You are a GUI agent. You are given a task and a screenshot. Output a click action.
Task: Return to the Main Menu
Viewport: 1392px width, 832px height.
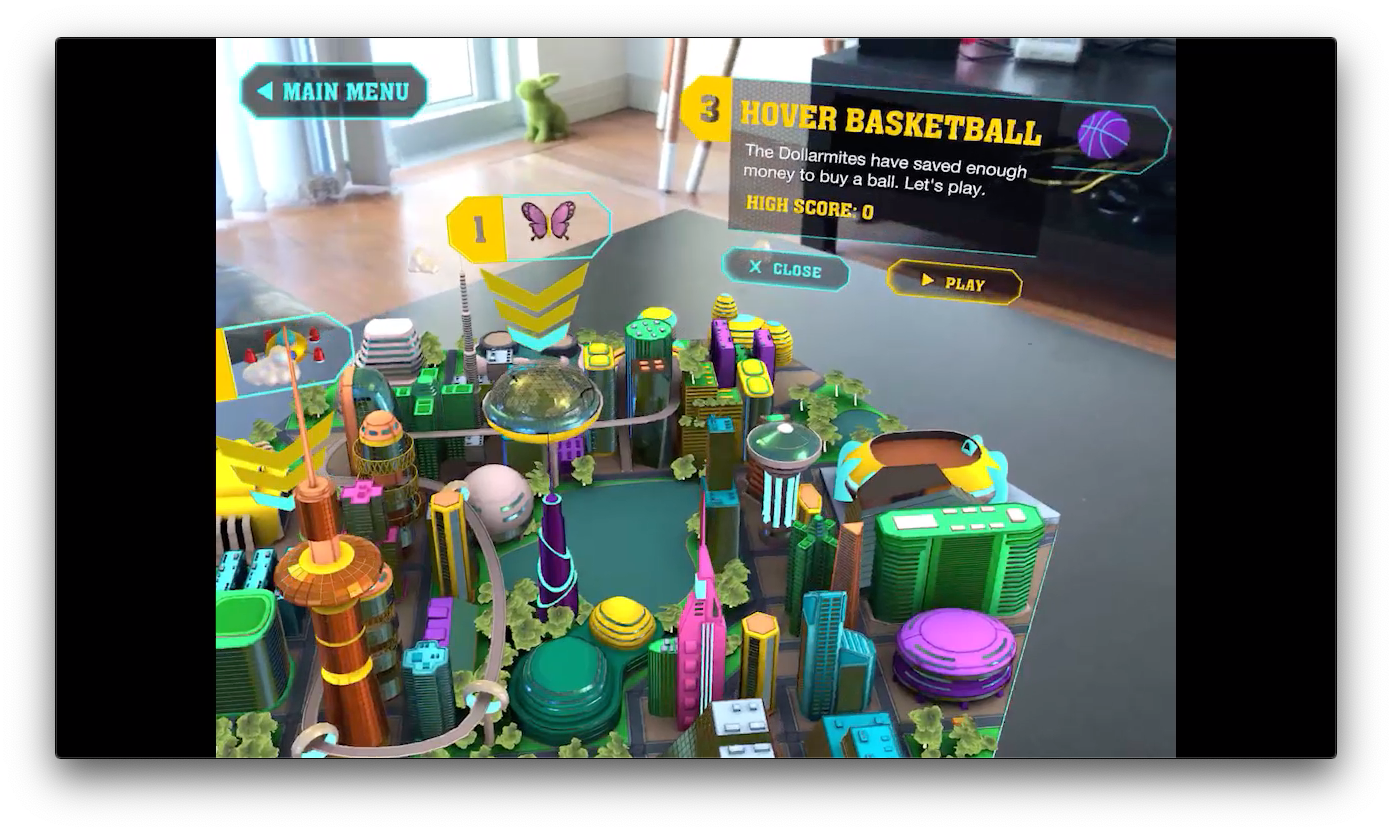[334, 92]
